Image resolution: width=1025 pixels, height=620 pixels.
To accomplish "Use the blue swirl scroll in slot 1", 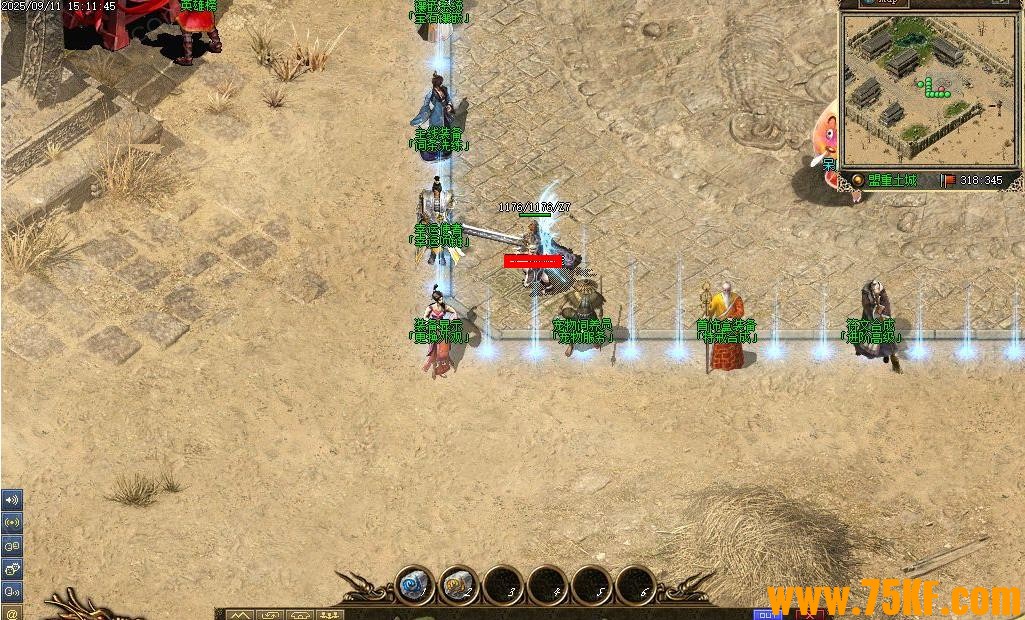I will point(413,584).
